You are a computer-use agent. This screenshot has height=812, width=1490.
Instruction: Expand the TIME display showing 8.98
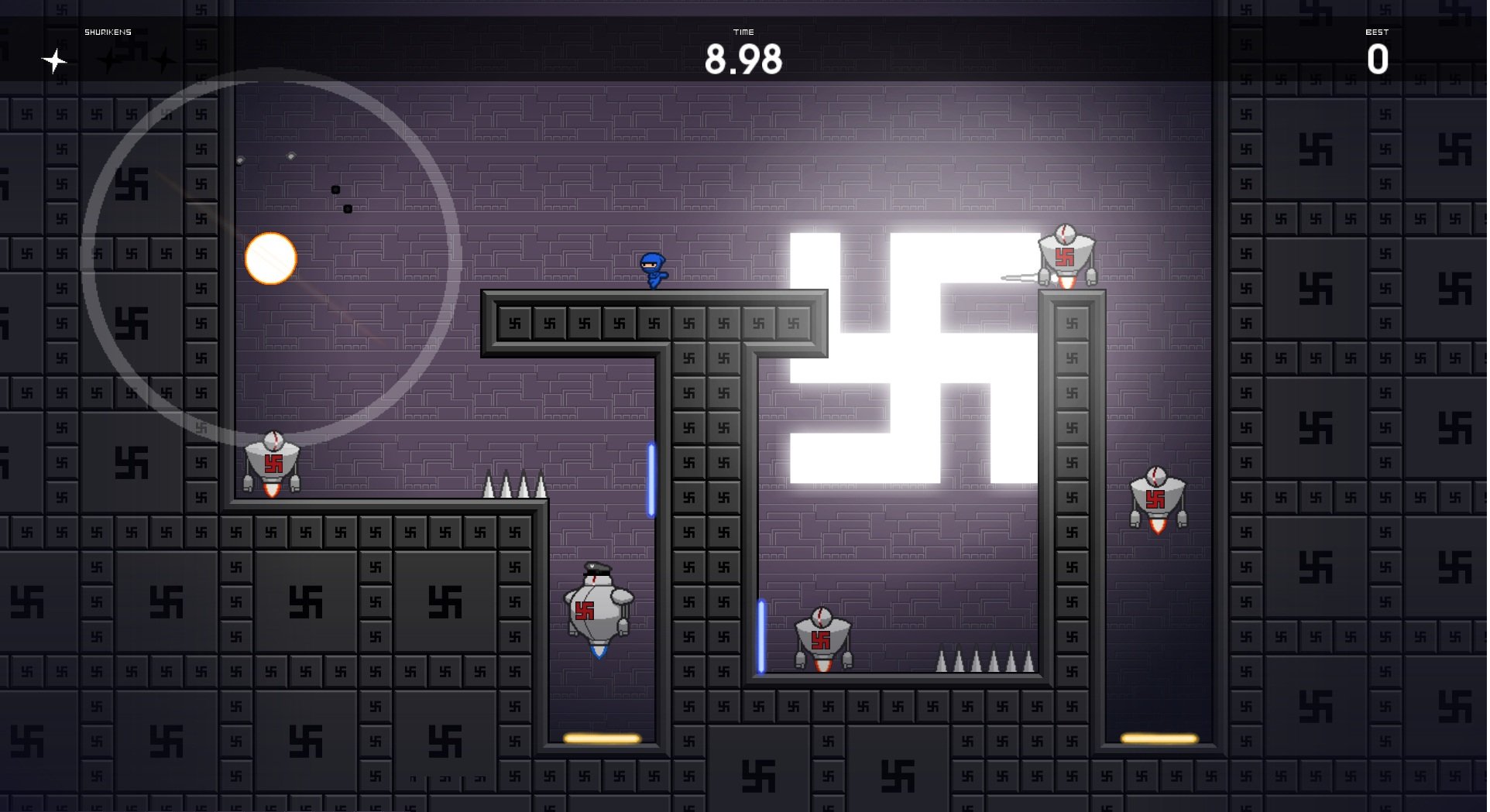click(x=744, y=57)
